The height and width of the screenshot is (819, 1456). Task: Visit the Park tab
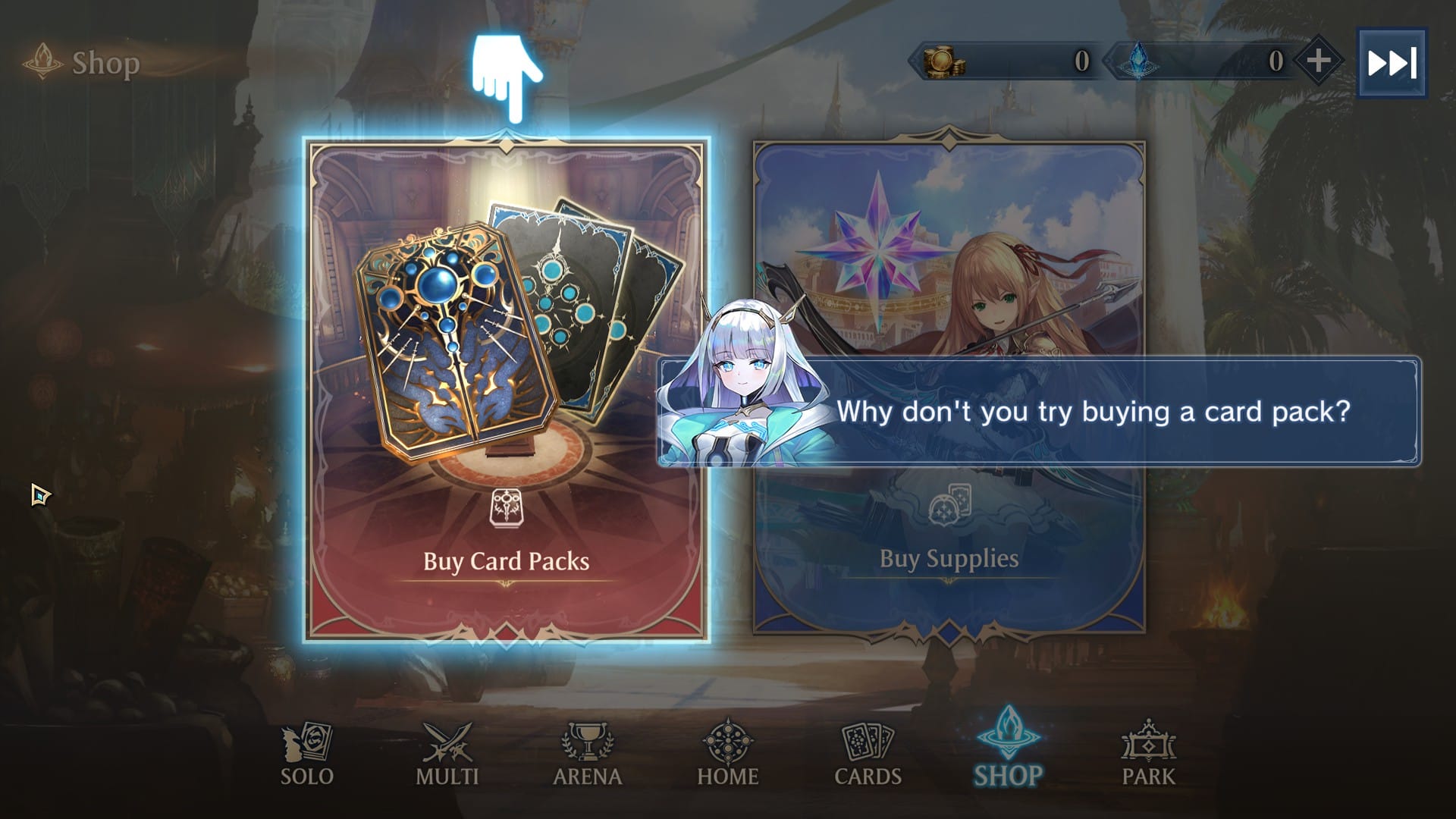click(1148, 754)
